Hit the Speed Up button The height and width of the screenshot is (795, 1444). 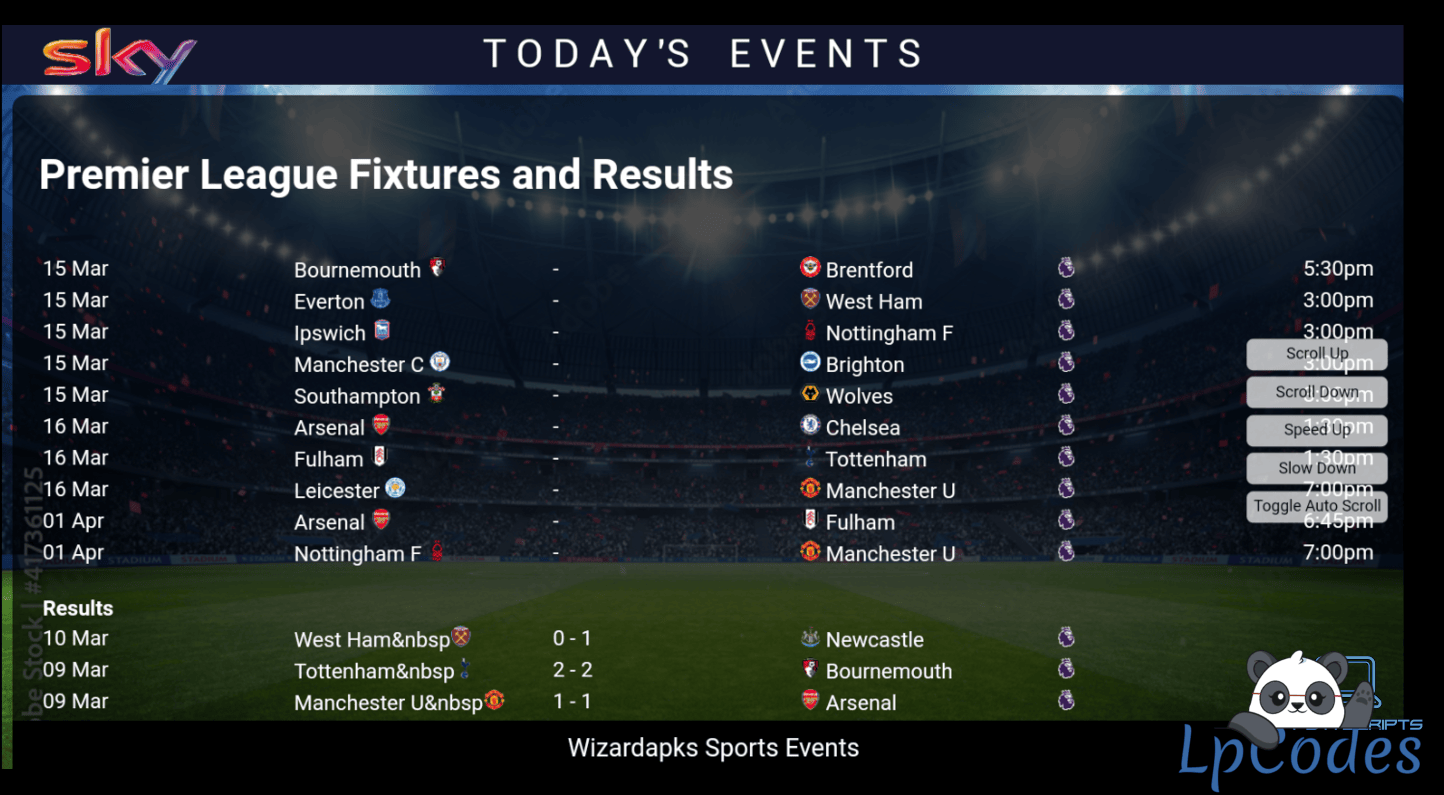(x=1316, y=430)
